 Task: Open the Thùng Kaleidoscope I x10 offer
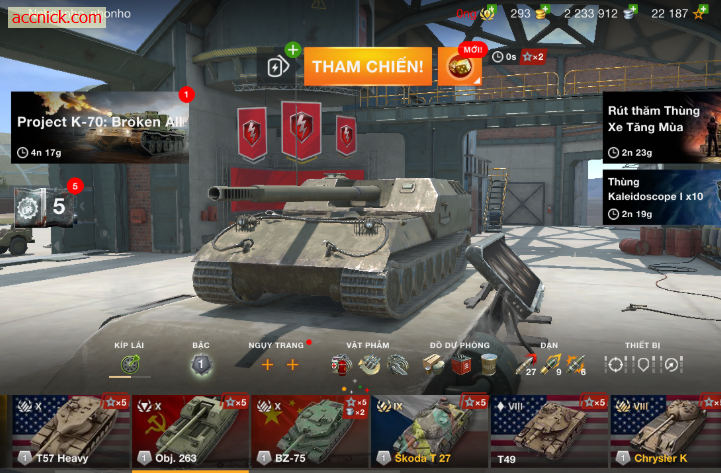point(661,196)
